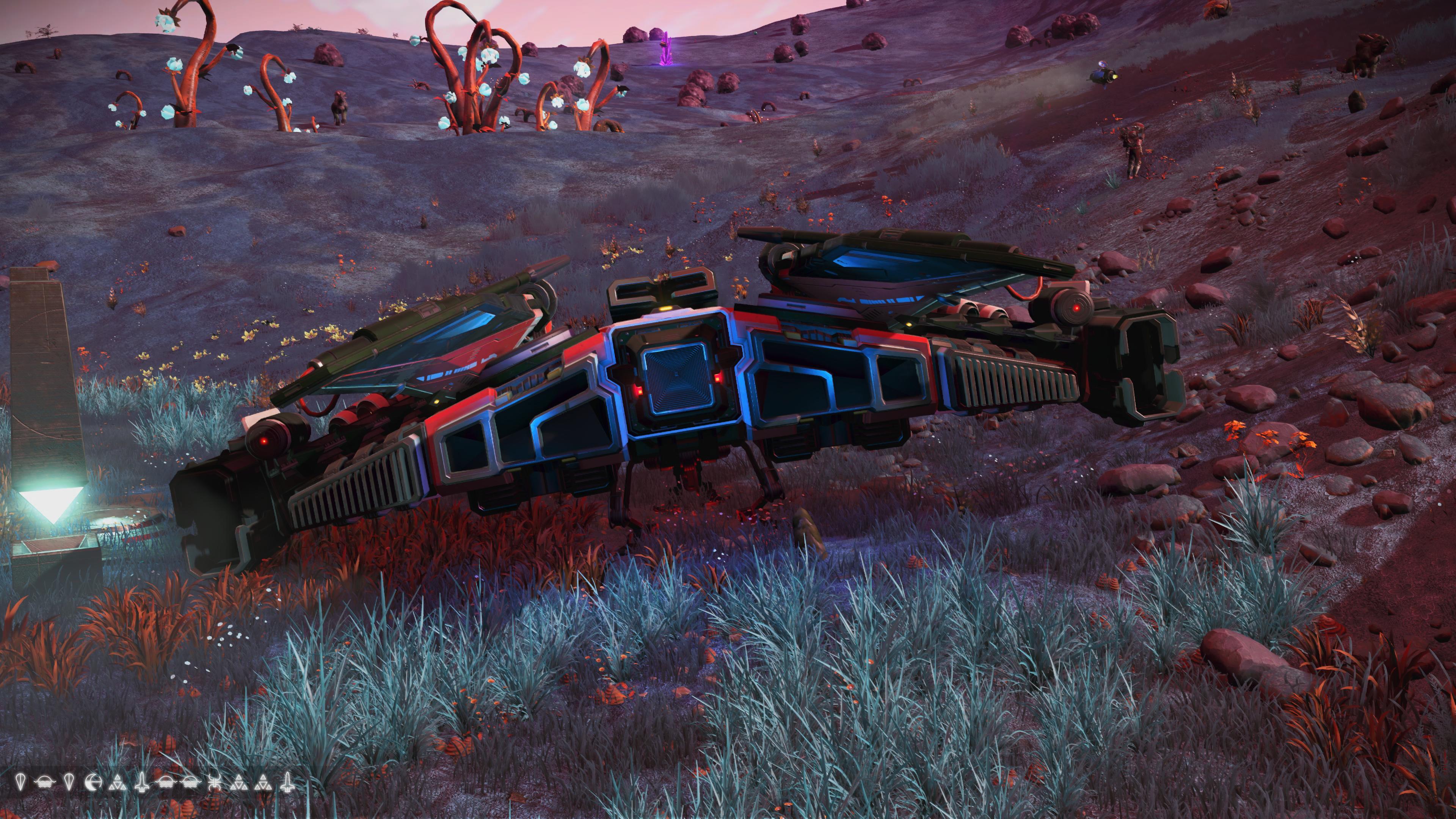Screen dimensions: 1456x819
Task: Select the tent triangle glyph right after the eclipse
Action: coord(118,783)
